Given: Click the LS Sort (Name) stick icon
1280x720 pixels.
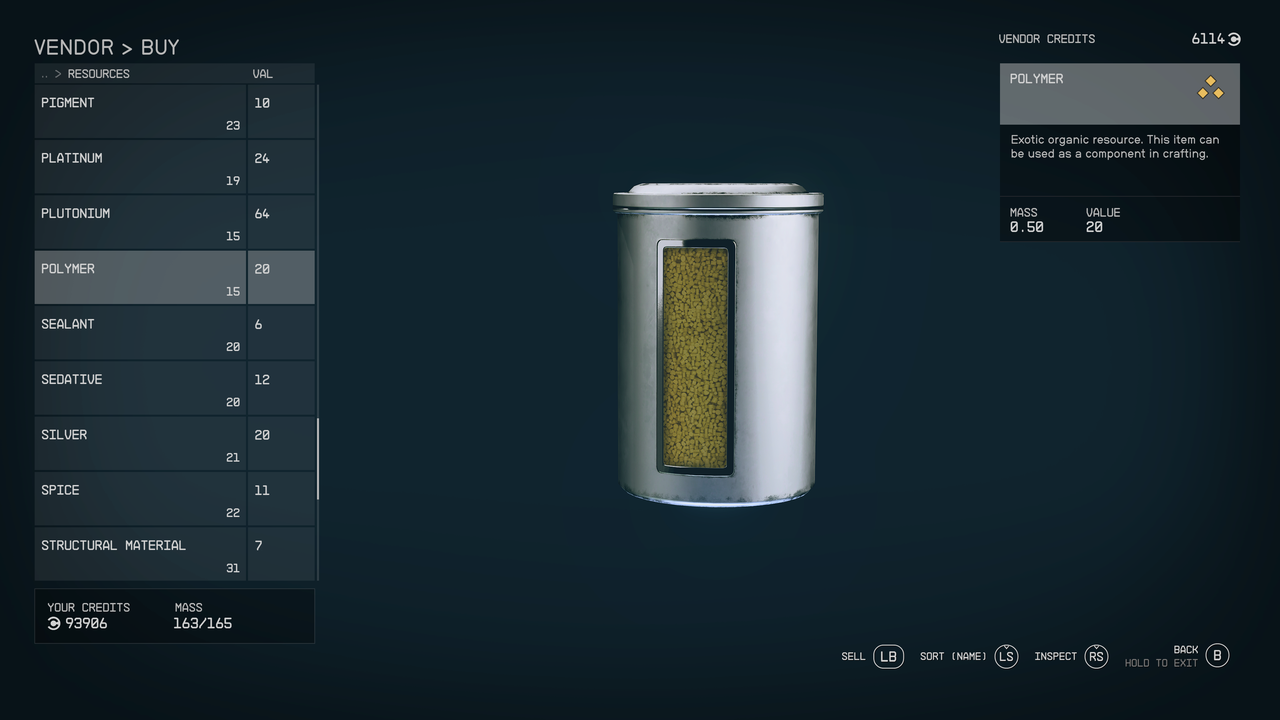Looking at the screenshot, I should (x=1006, y=656).
